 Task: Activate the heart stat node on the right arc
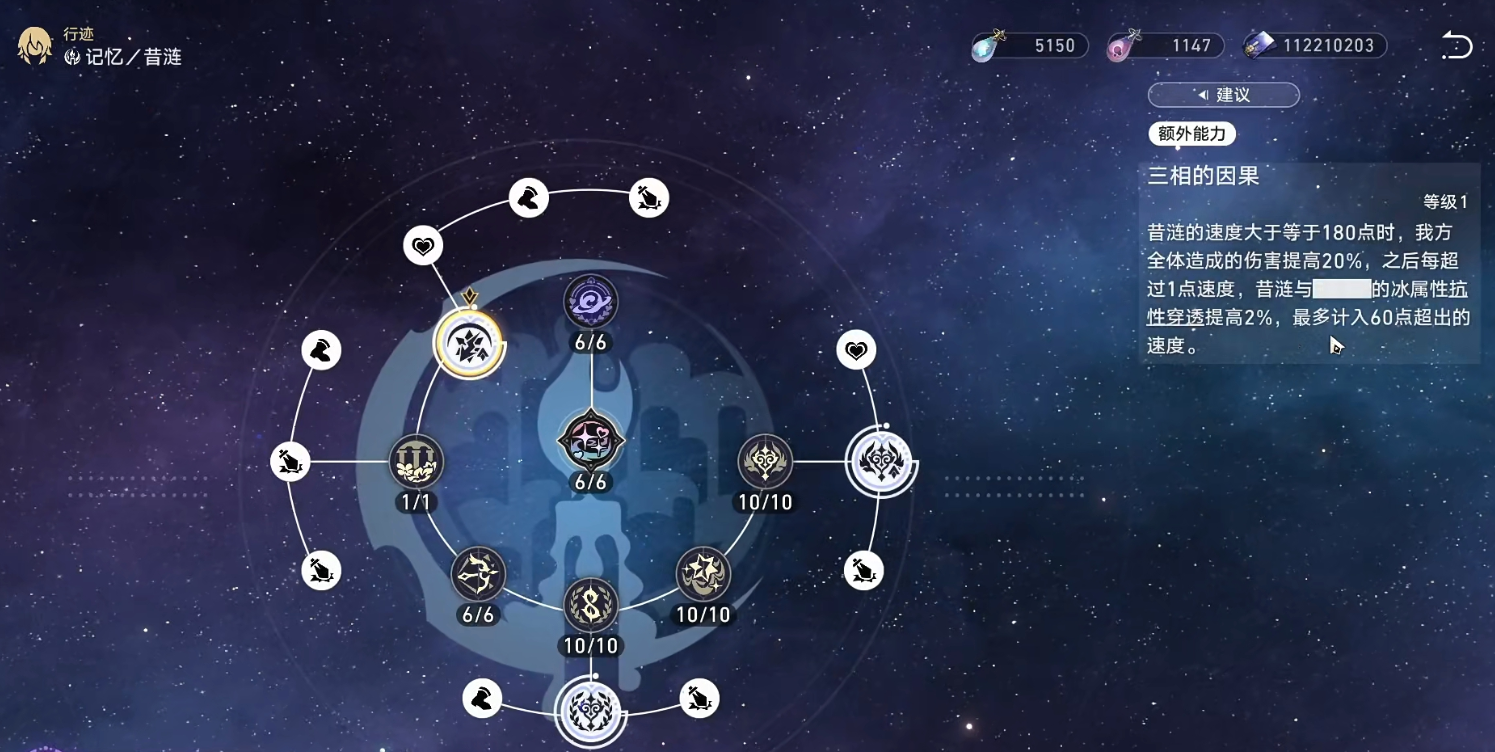point(854,350)
